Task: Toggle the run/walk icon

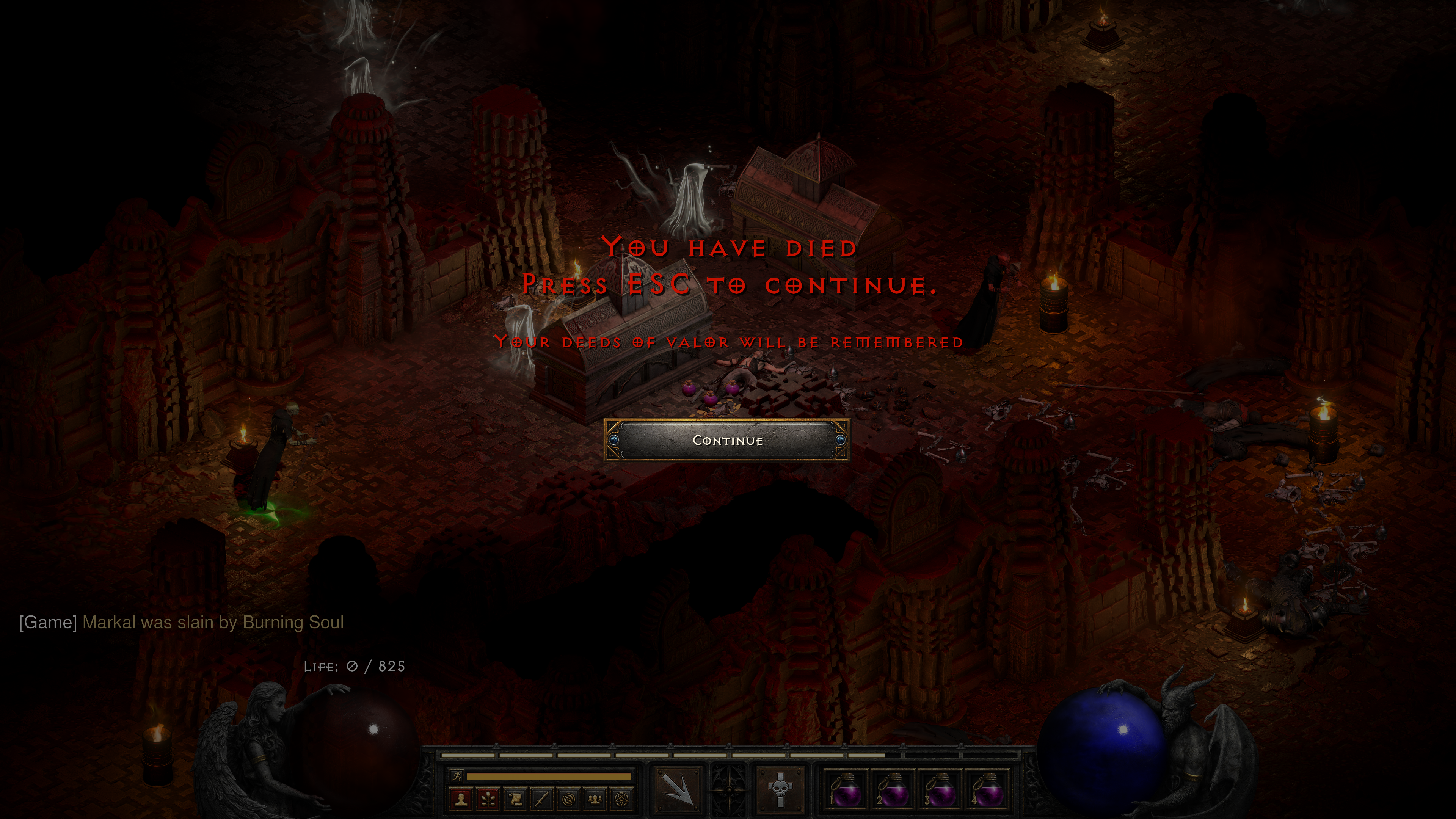Action: [456, 776]
